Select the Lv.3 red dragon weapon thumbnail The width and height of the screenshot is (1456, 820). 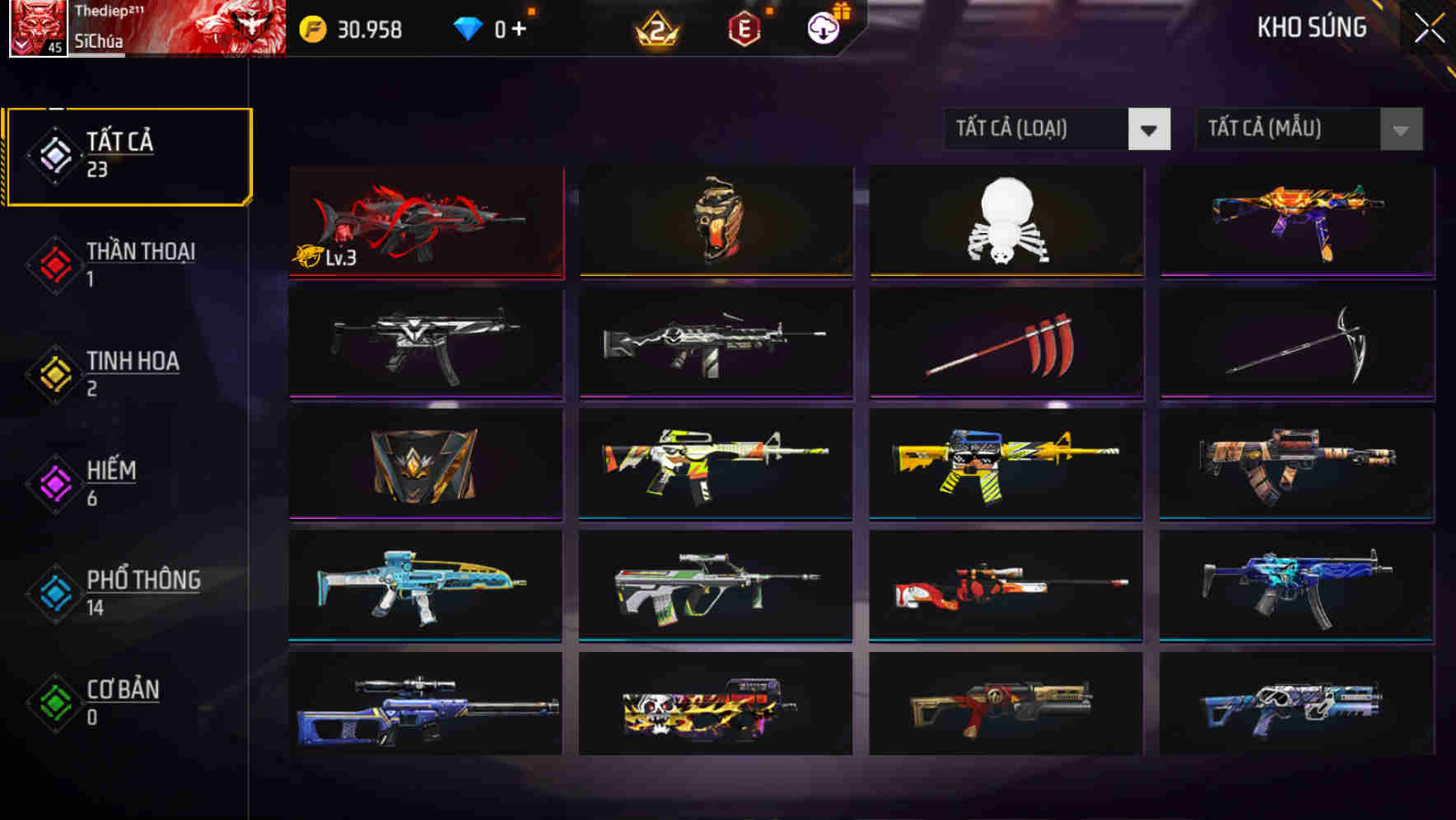(x=425, y=221)
